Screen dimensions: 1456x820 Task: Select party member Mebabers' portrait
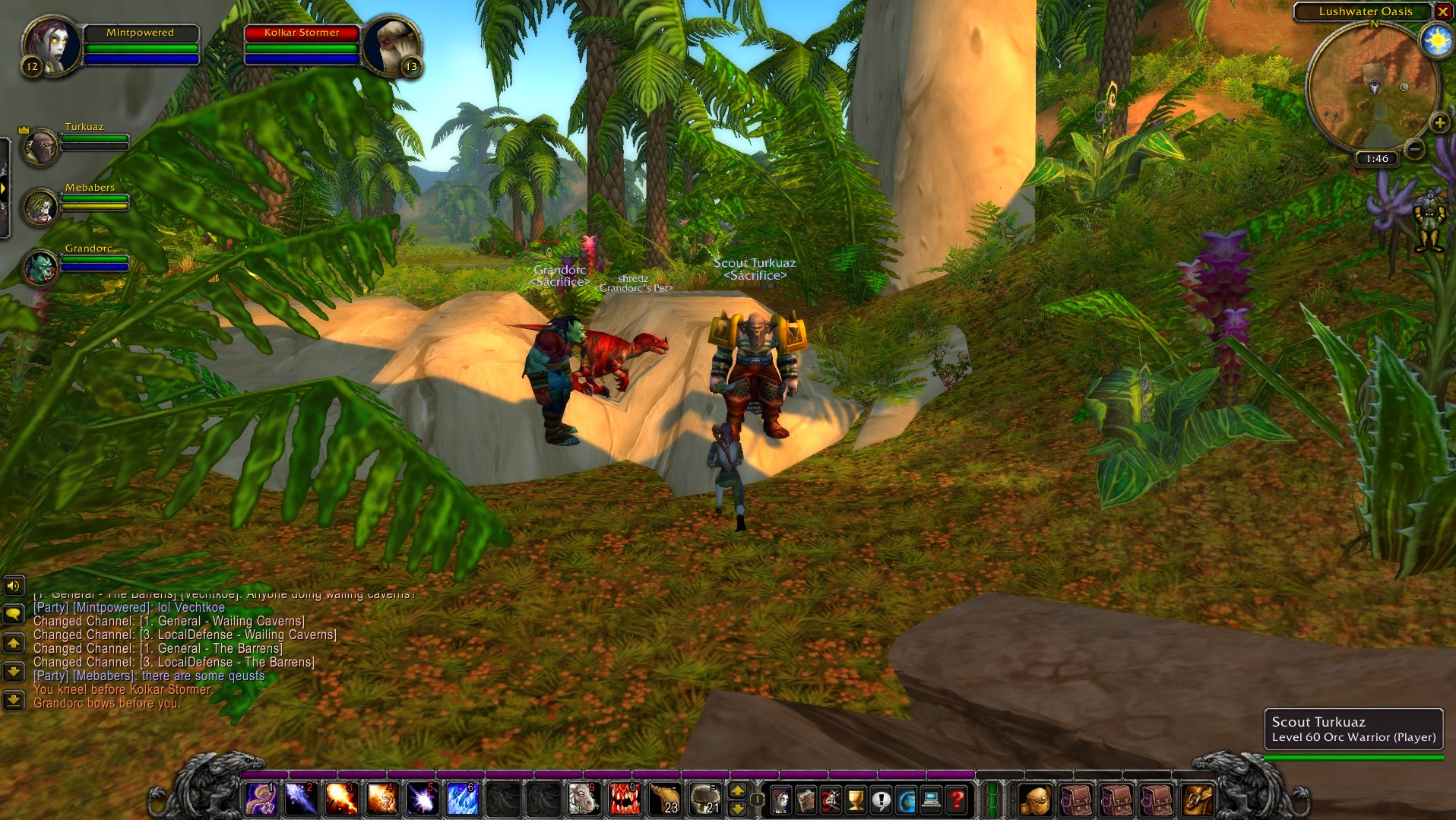coord(40,207)
